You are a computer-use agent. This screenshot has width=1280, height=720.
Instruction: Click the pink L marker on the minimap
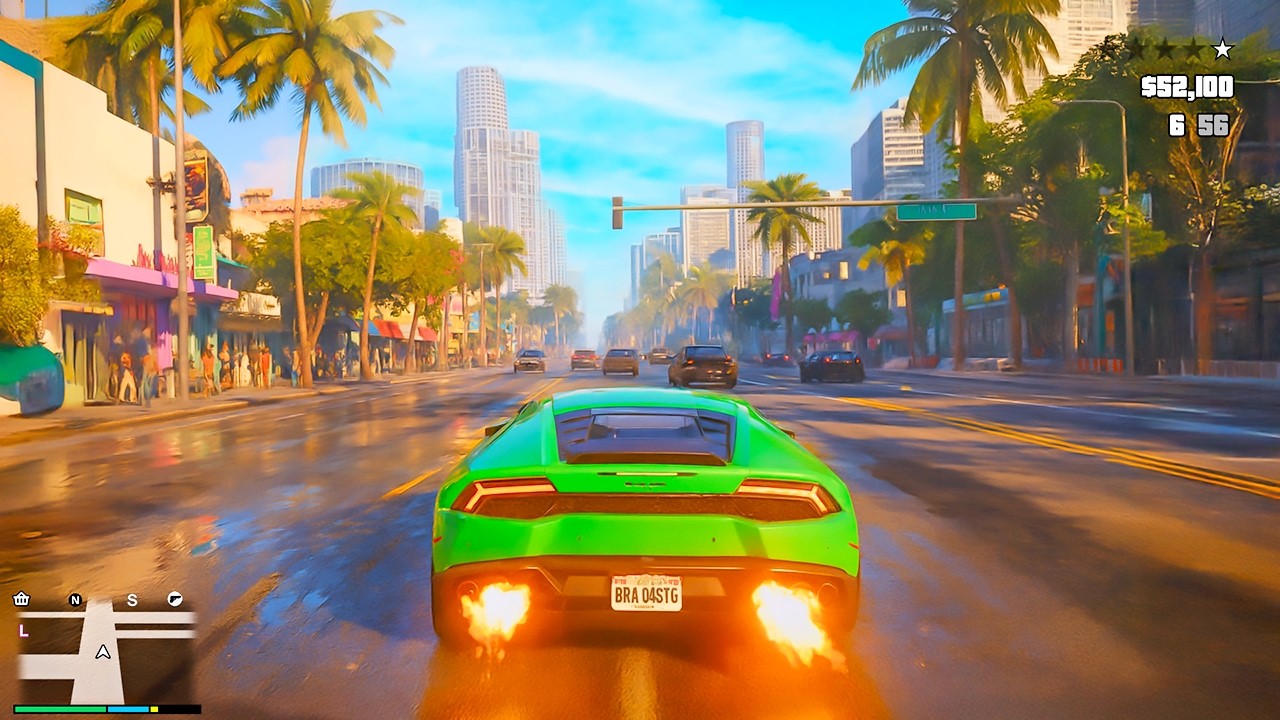coord(23,631)
